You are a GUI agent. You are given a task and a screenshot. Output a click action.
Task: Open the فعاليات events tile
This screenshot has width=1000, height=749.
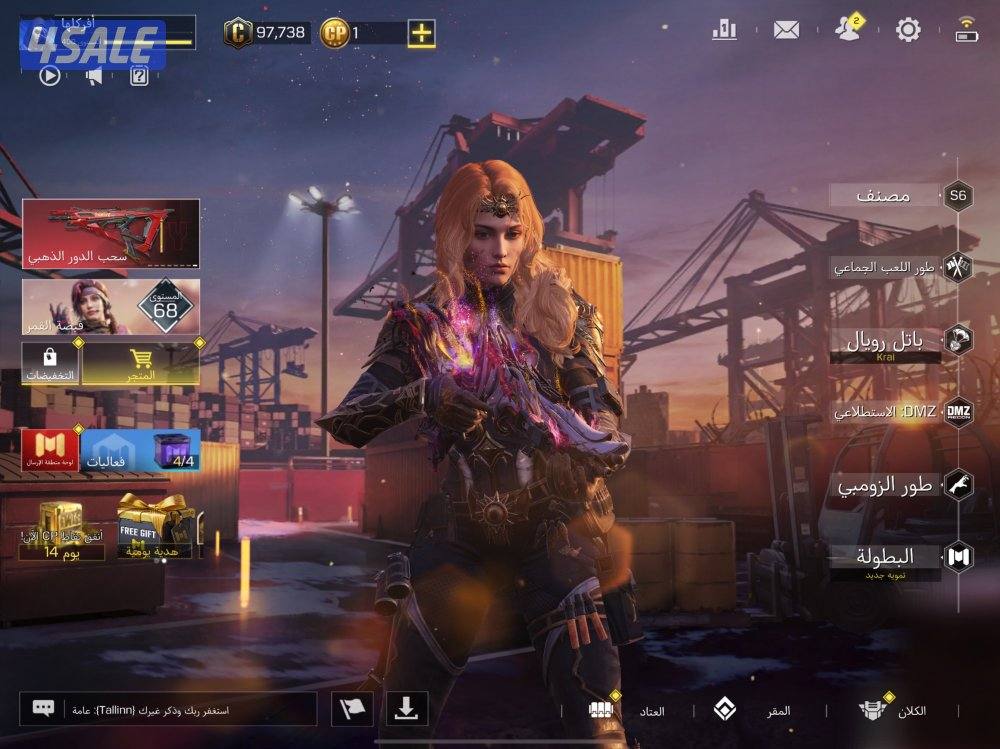(x=116, y=450)
